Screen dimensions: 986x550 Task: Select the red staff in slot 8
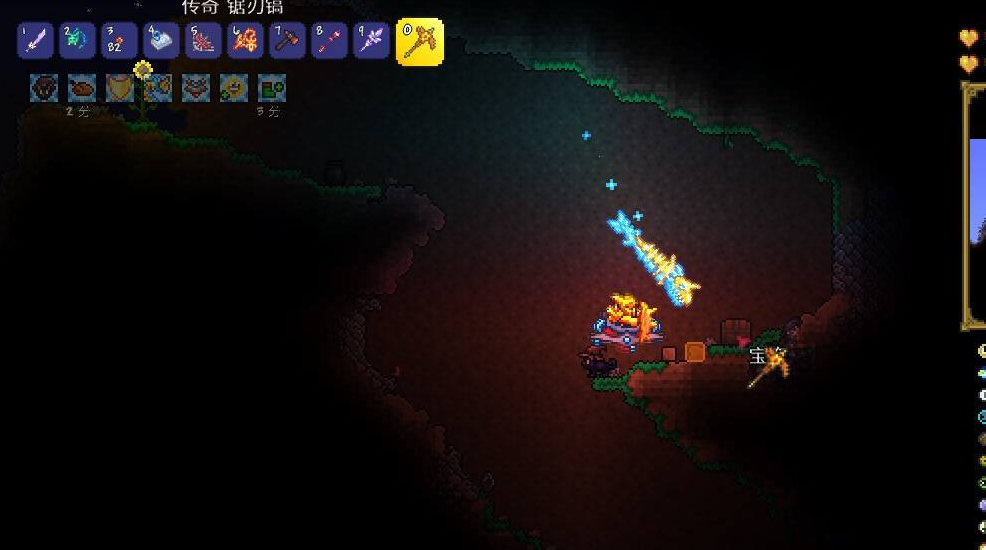pos(329,41)
